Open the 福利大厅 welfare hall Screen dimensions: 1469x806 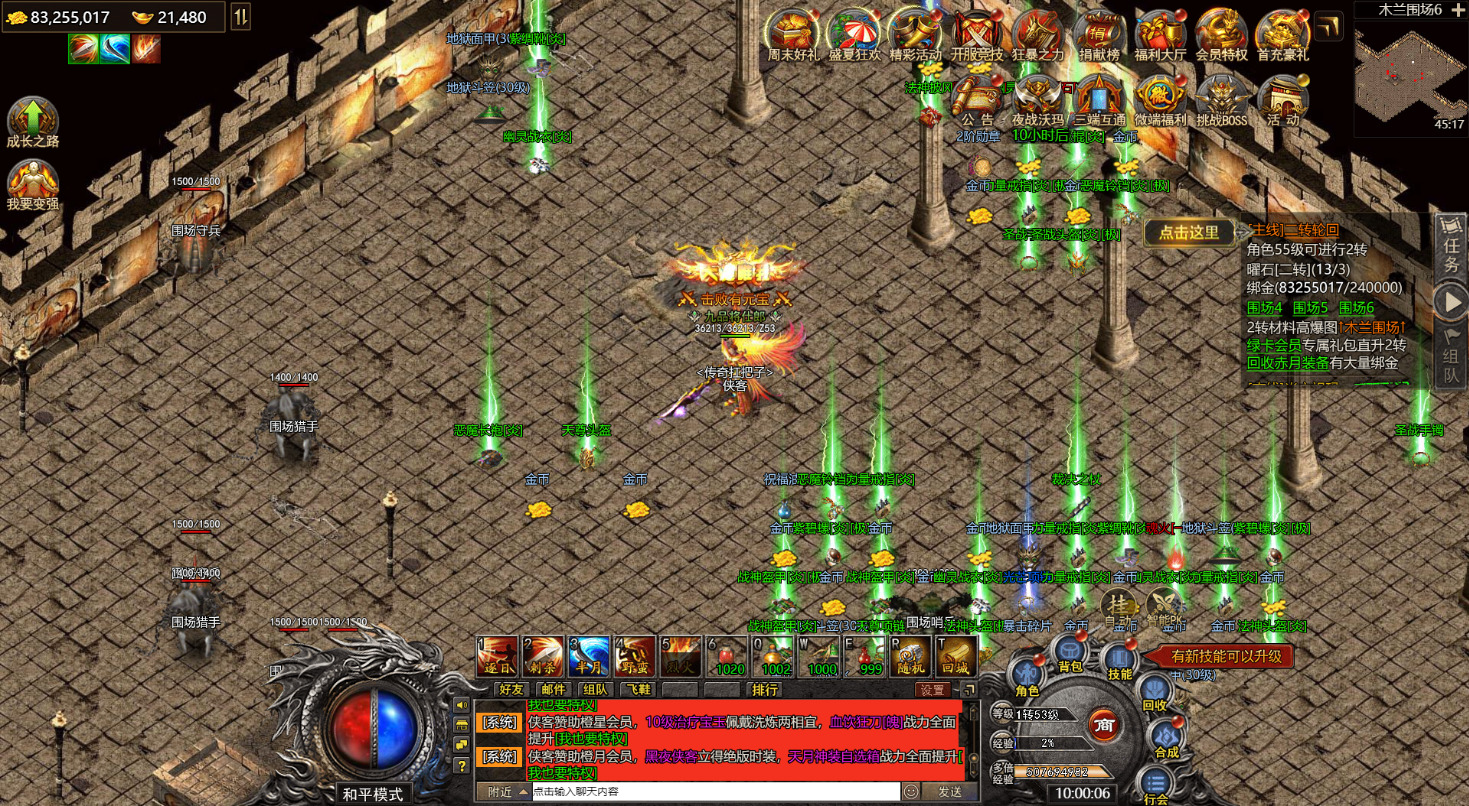(x=1160, y=35)
